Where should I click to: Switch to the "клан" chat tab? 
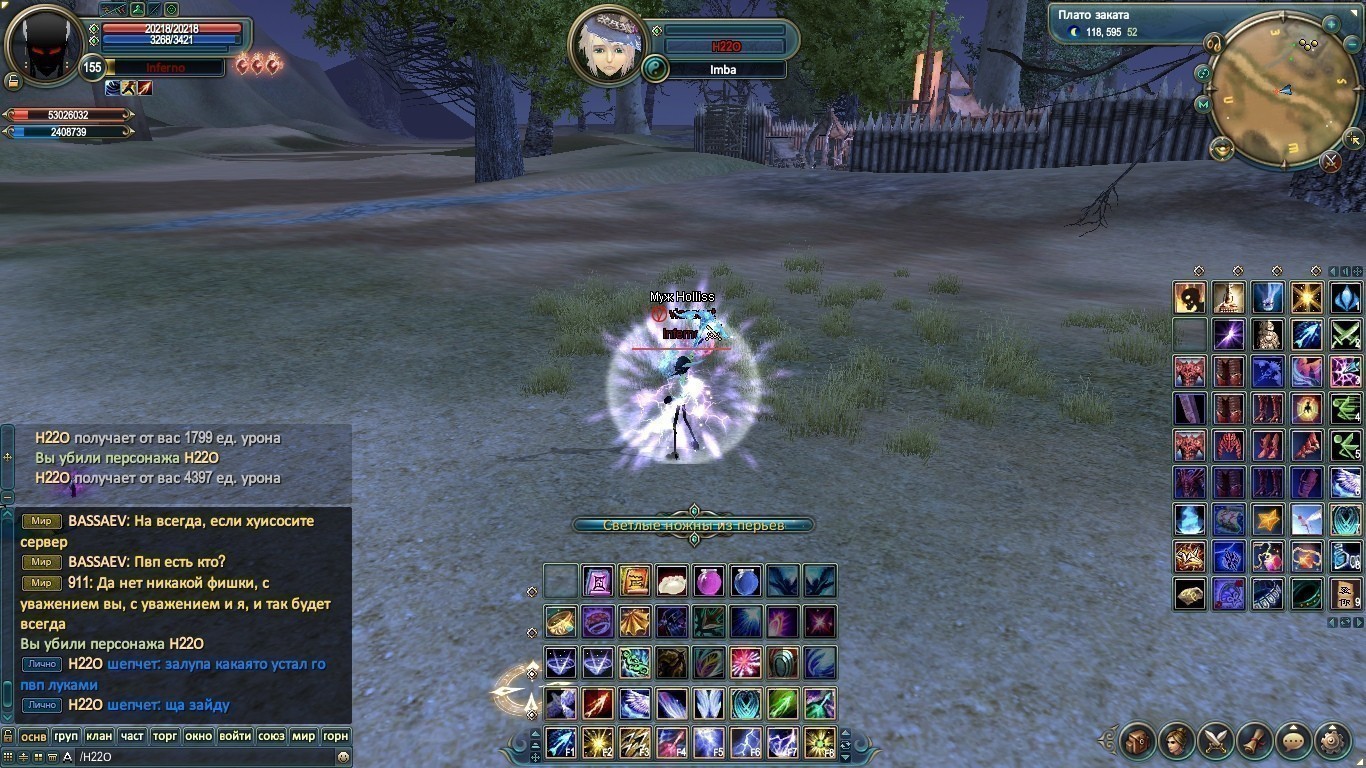pyautogui.click(x=99, y=736)
